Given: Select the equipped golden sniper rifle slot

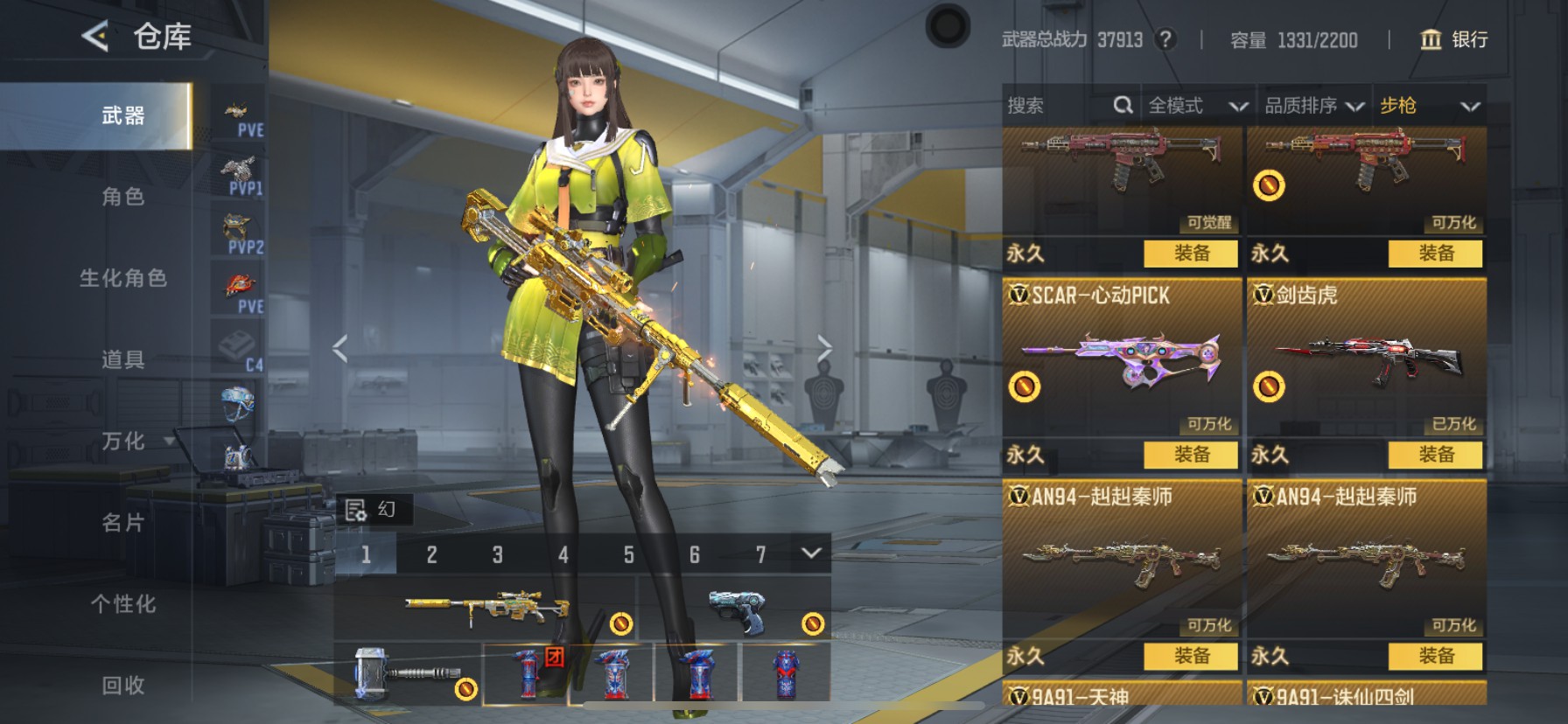Looking at the screenshot, I should tap(486, 607).
